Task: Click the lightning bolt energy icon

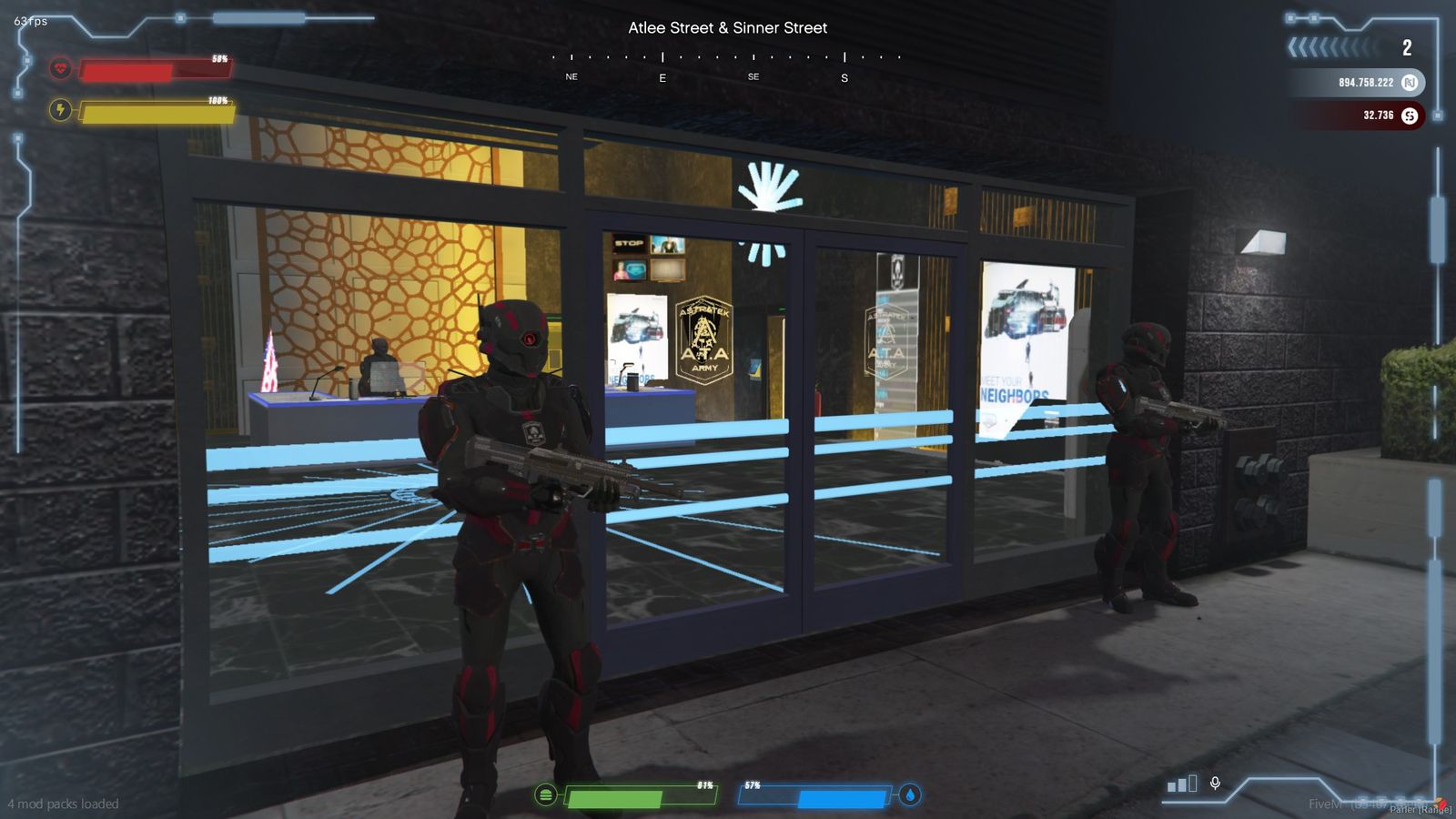Action: pos(60,110)
